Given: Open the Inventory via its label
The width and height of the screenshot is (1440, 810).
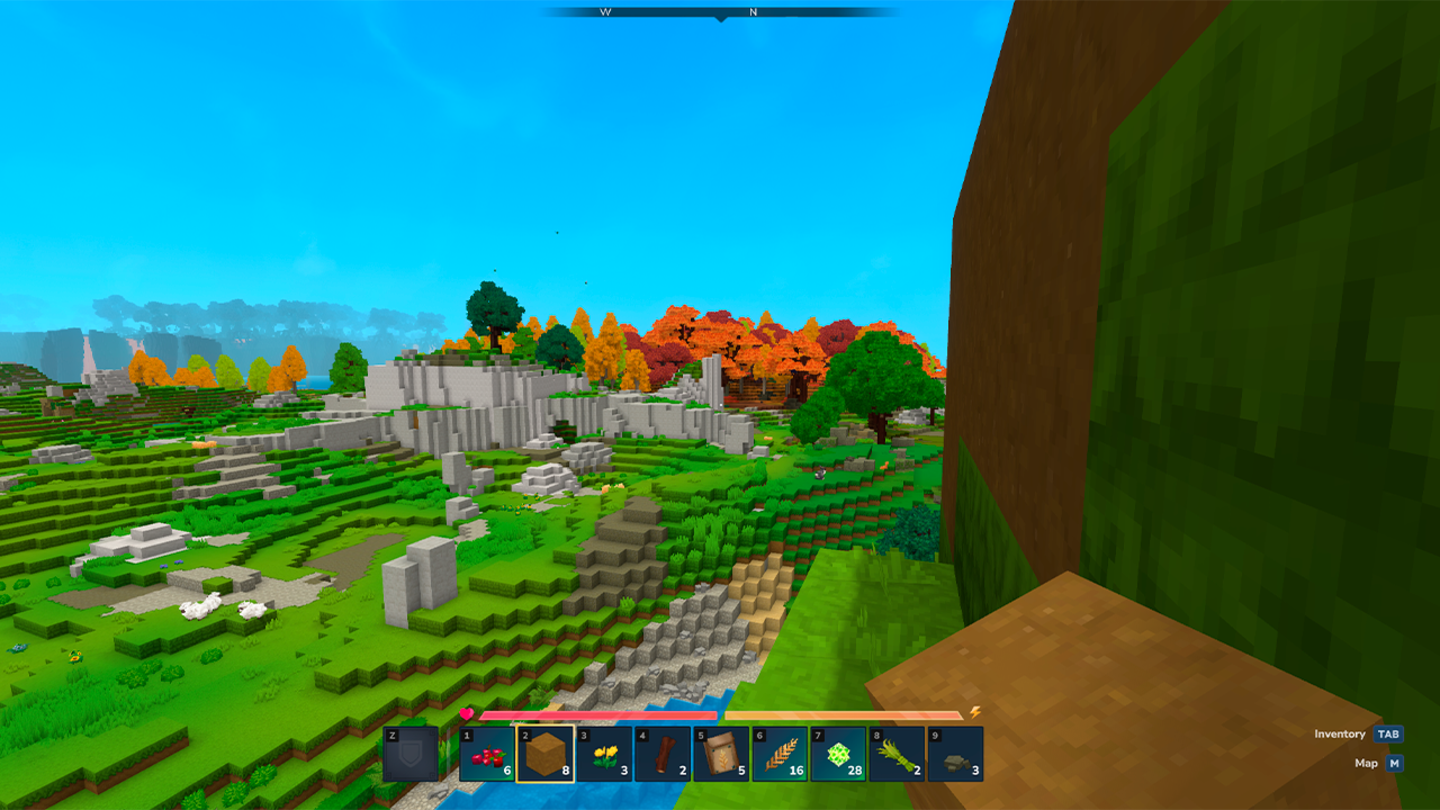Looking at the screenshot, I should (1340, 734).
